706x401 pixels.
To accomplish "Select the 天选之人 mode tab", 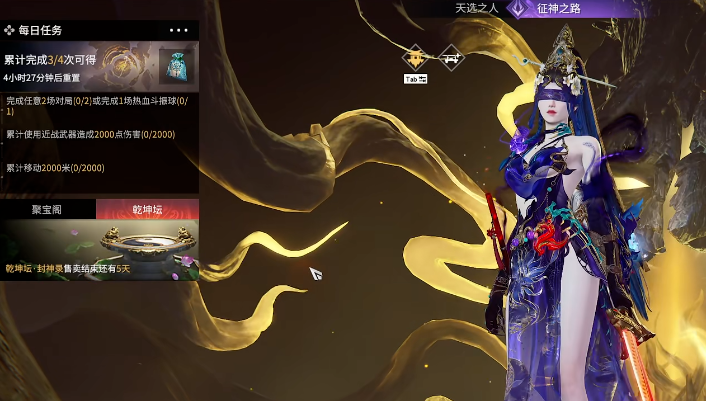I will [x=476, y=8].
